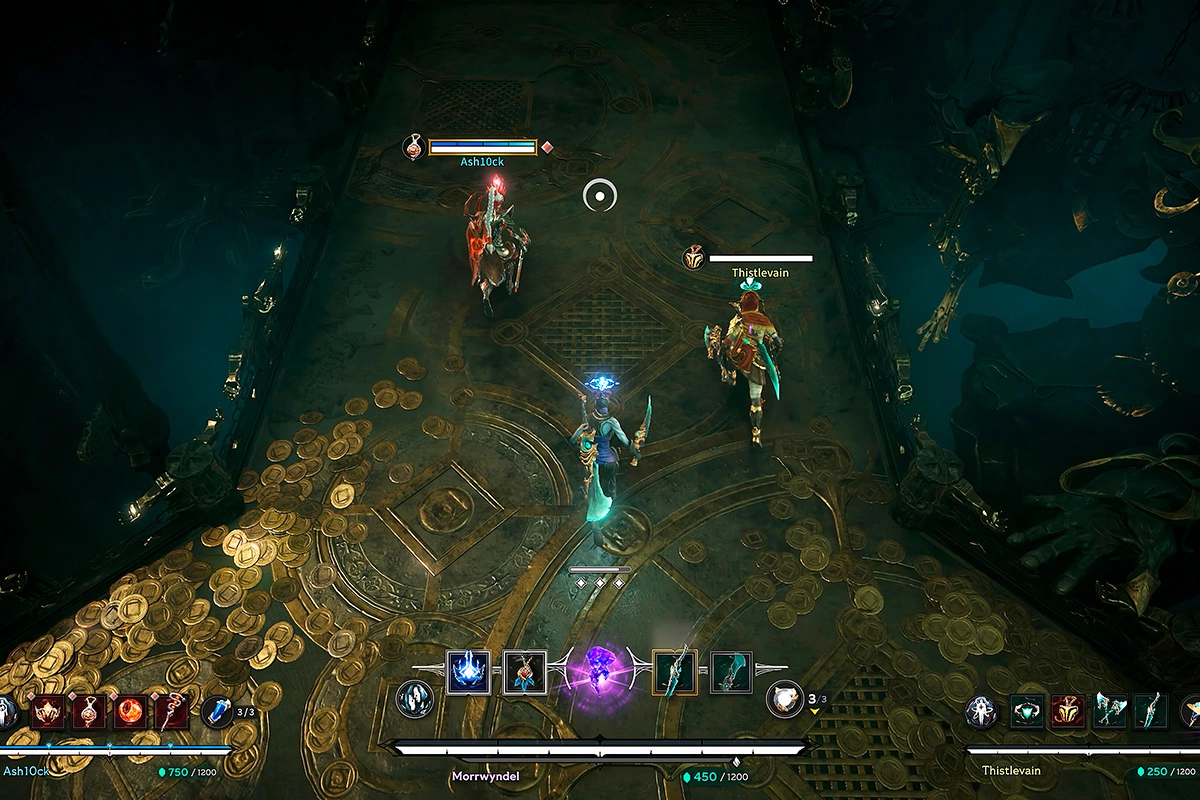
Task: Cast Ash10ck's fiery orb ability
Action: click(129, 711)
